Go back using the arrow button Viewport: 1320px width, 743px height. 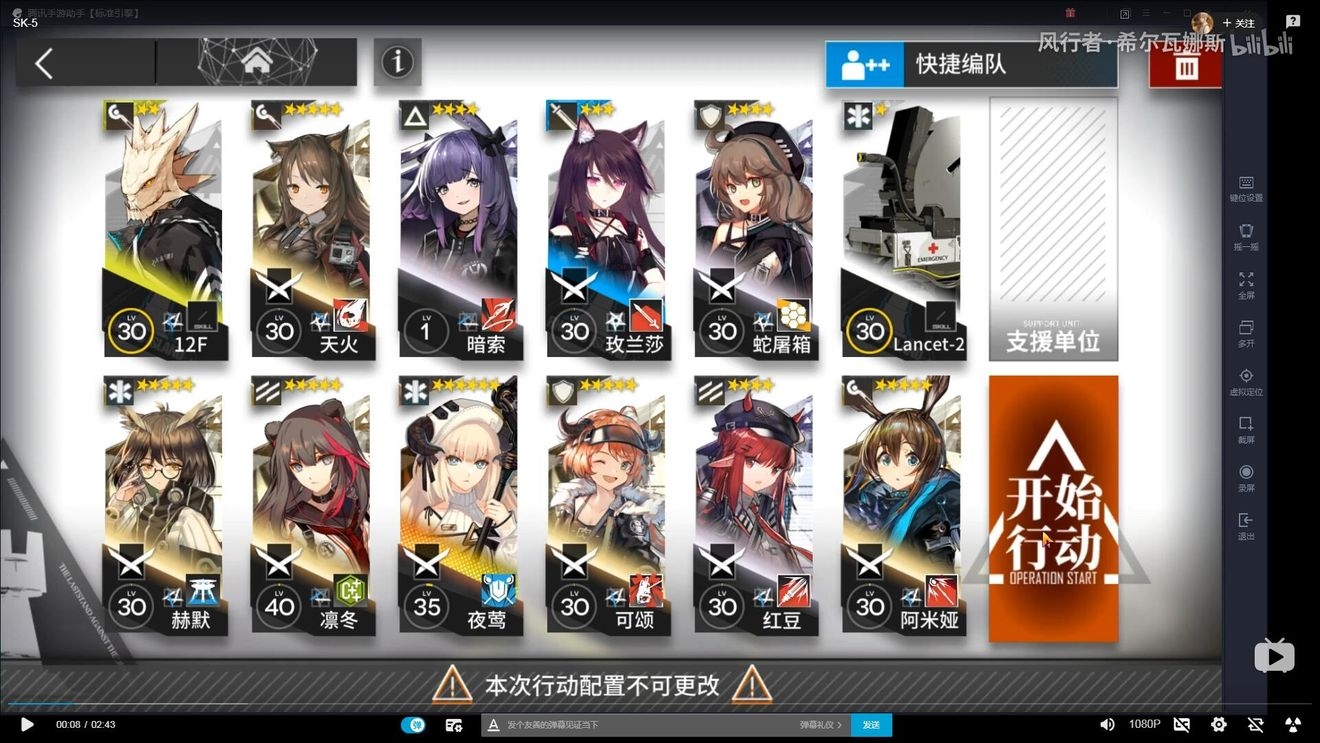(45, 64)
